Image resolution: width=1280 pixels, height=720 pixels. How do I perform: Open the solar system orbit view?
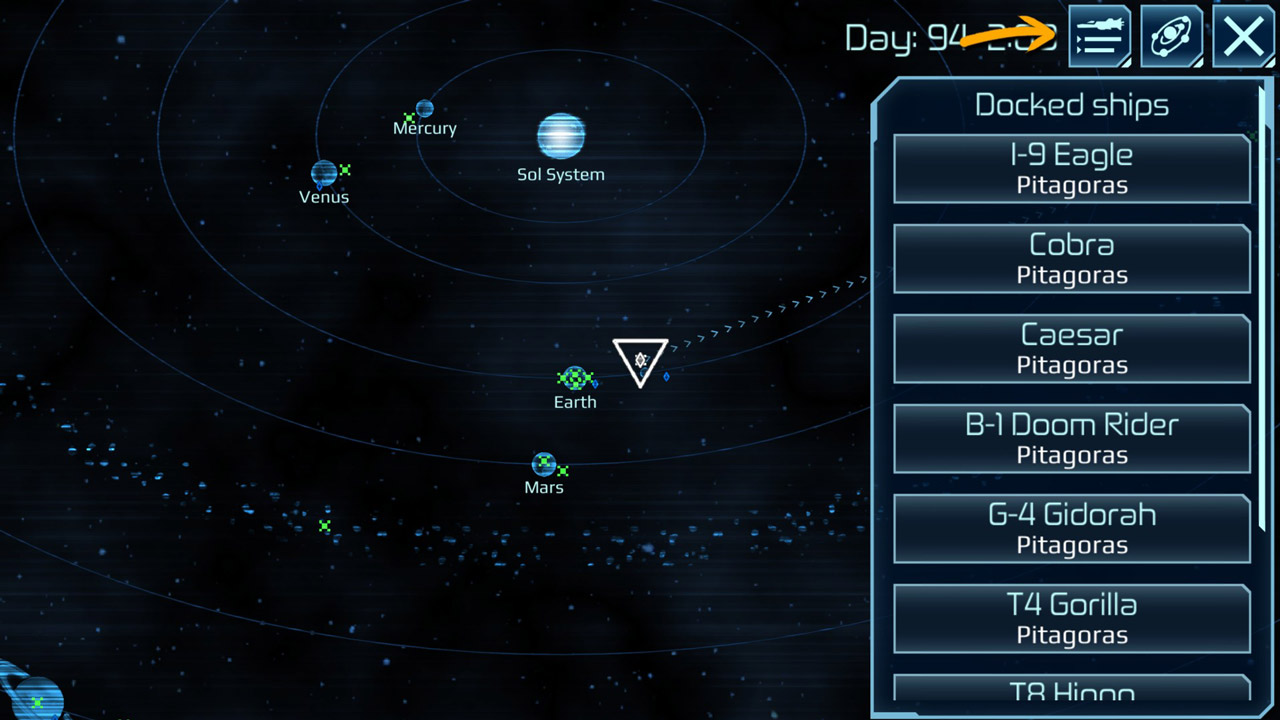1171,36
